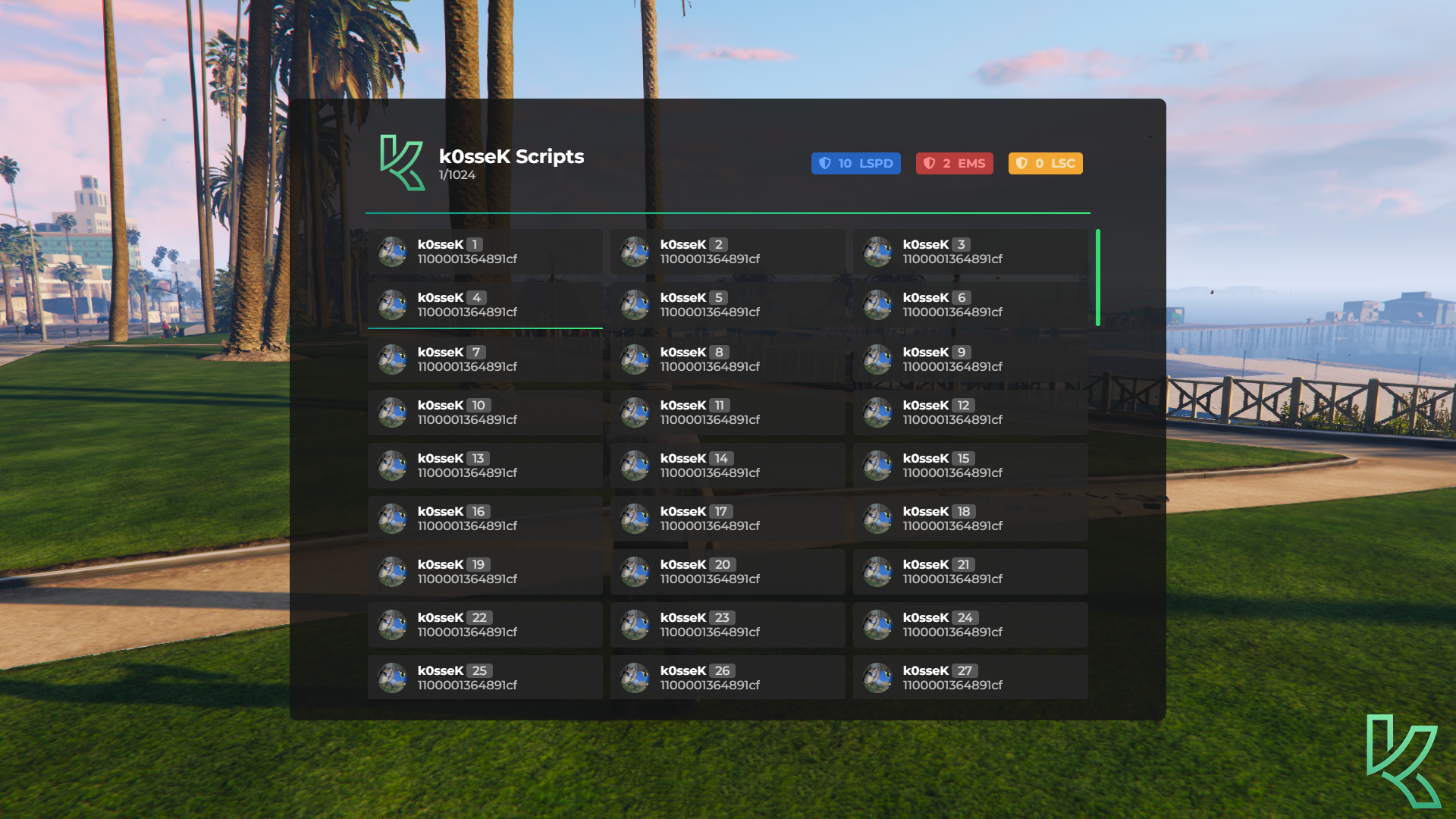
Task: Click the shield icon in the LSC badge
Action: [x=1022, y=163]
